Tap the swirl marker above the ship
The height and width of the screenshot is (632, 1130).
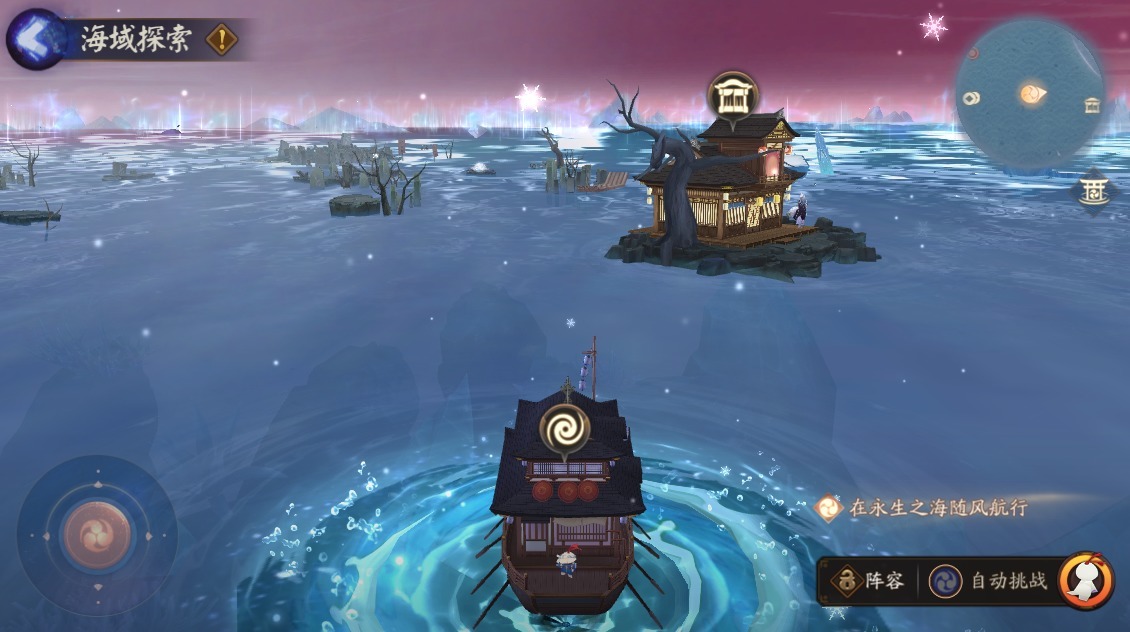565,429
